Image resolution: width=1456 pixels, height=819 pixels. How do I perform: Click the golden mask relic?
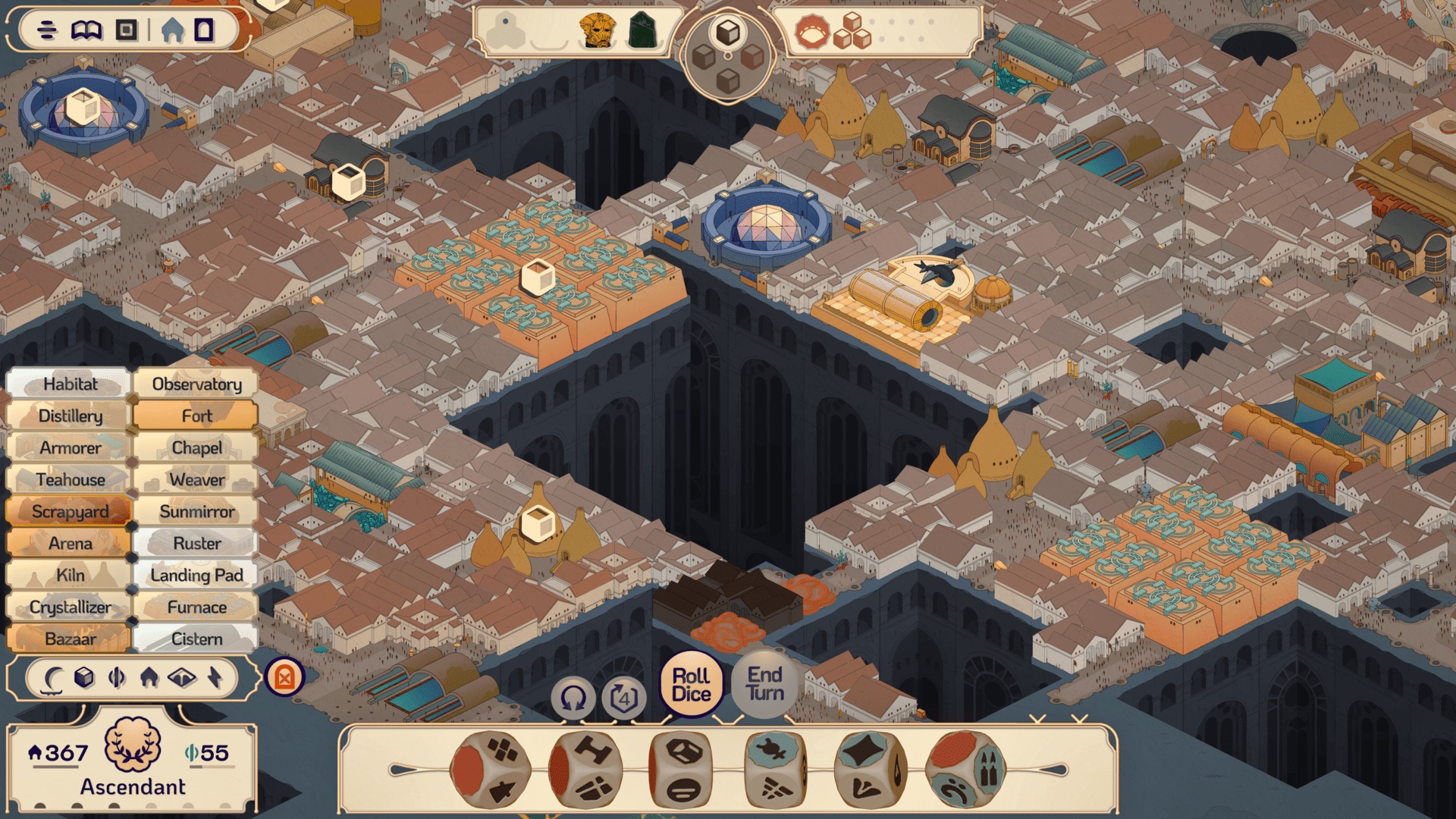click(597, 31)
